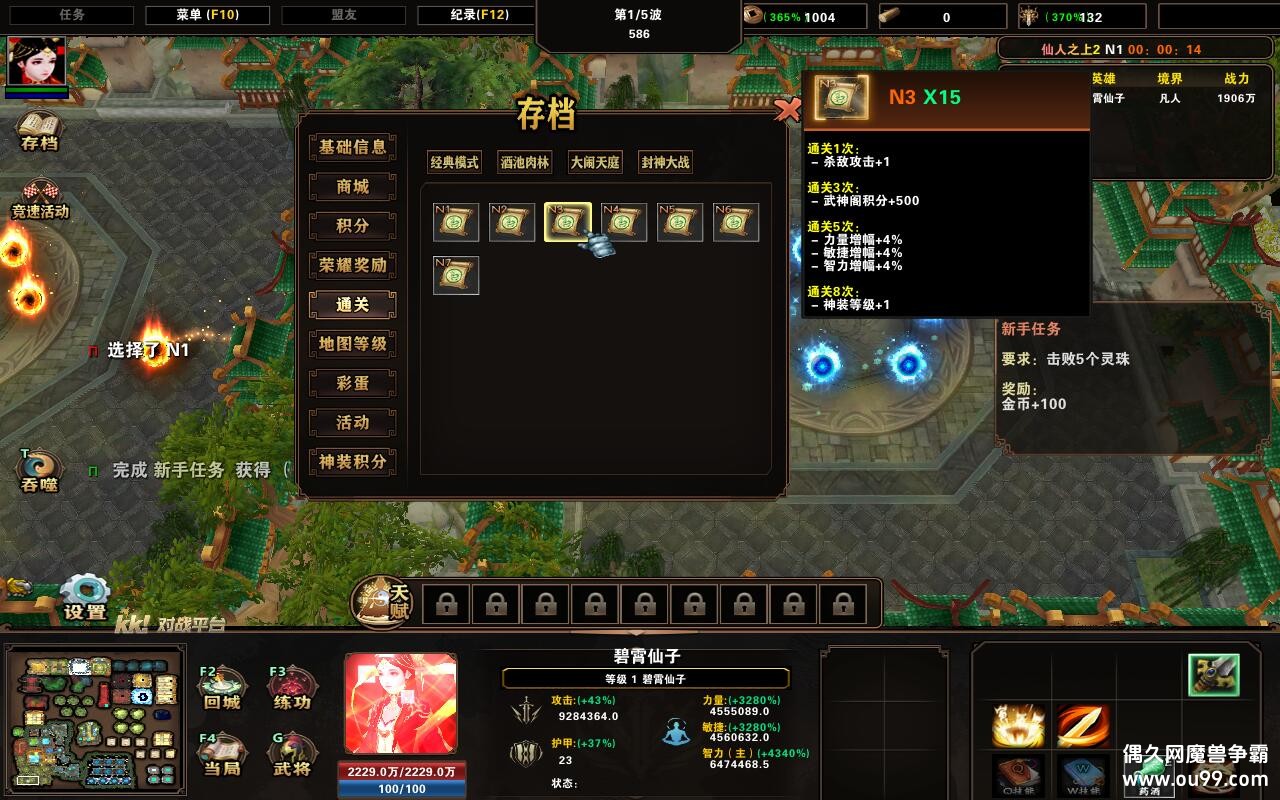Image resolution: width=1280 pixels, height=800 pixels.
Task: Open the 菜单 (F10) menu
Action: 207,14
